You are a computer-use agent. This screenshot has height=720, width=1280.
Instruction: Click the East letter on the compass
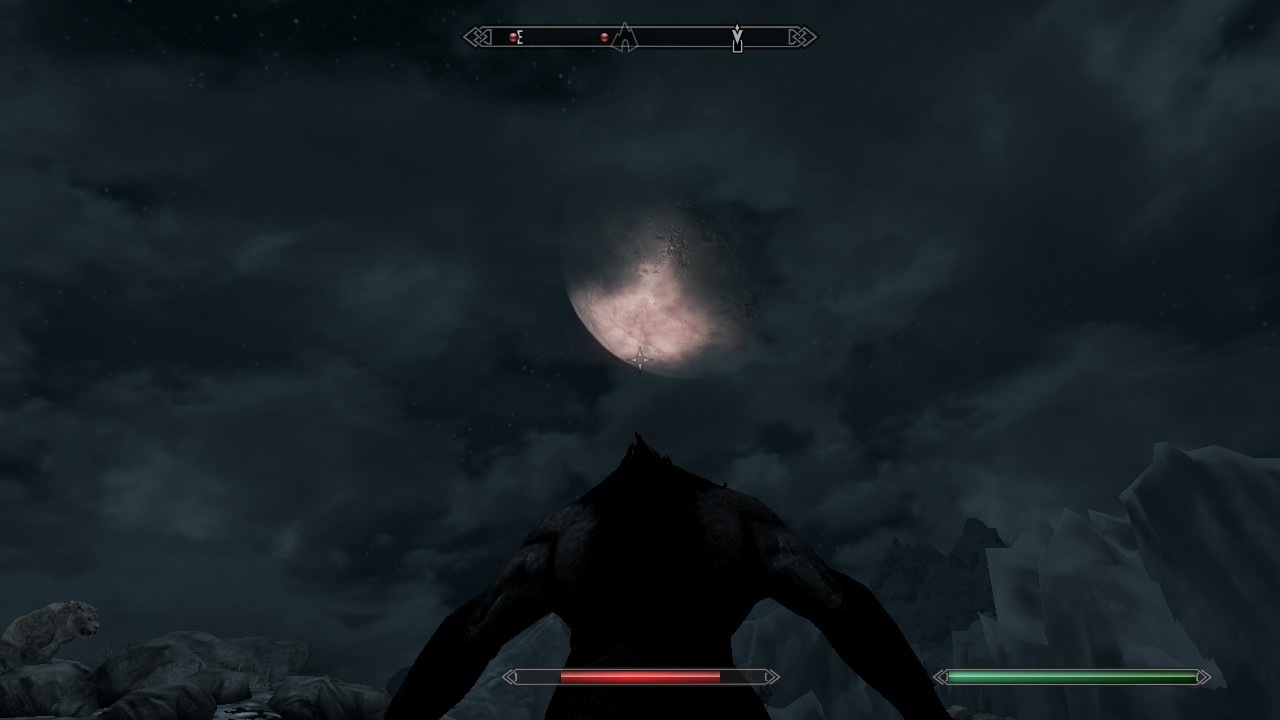[520, 38]
